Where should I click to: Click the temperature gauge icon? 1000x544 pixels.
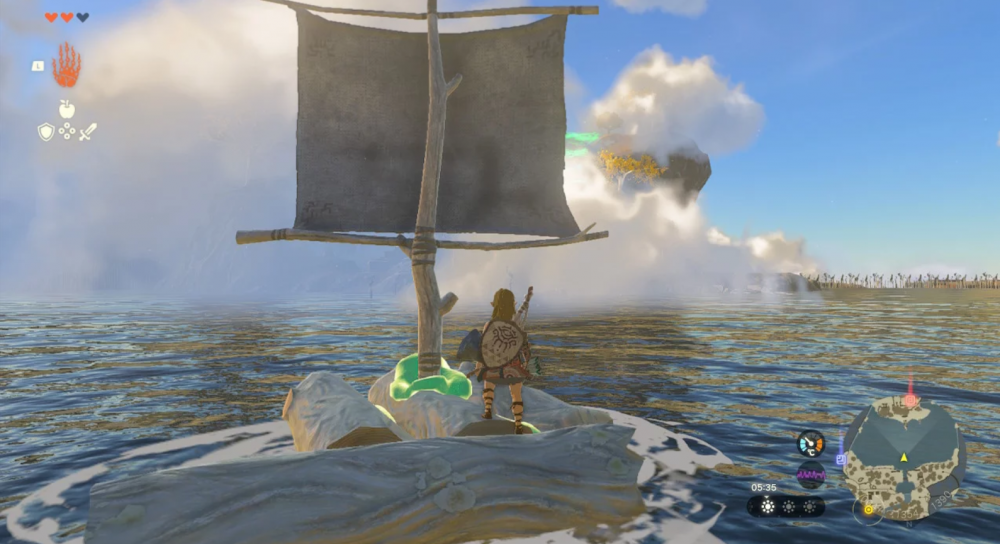tap(810, 443)
